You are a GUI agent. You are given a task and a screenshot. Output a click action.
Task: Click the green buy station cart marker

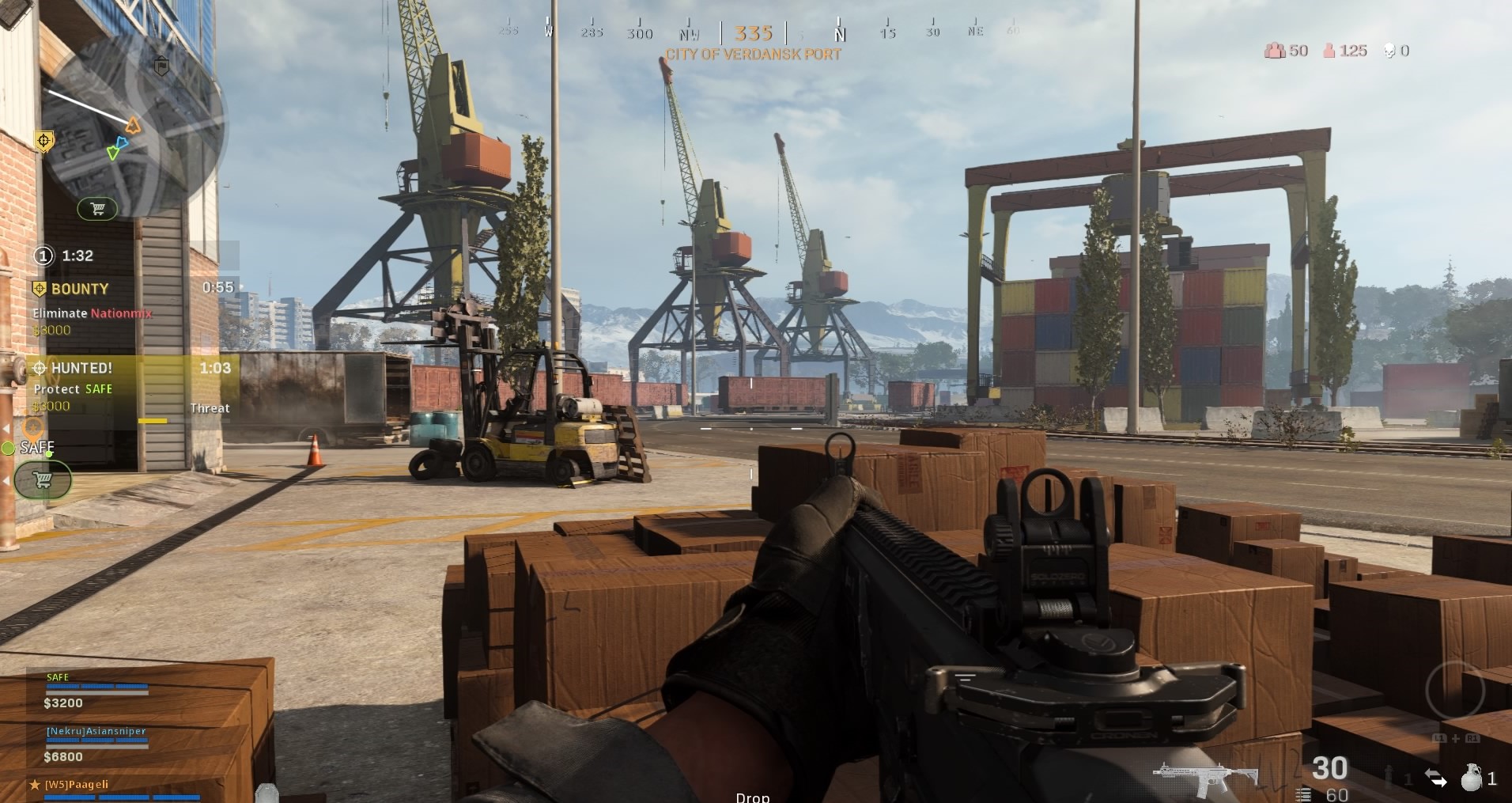tap(43, 480)
